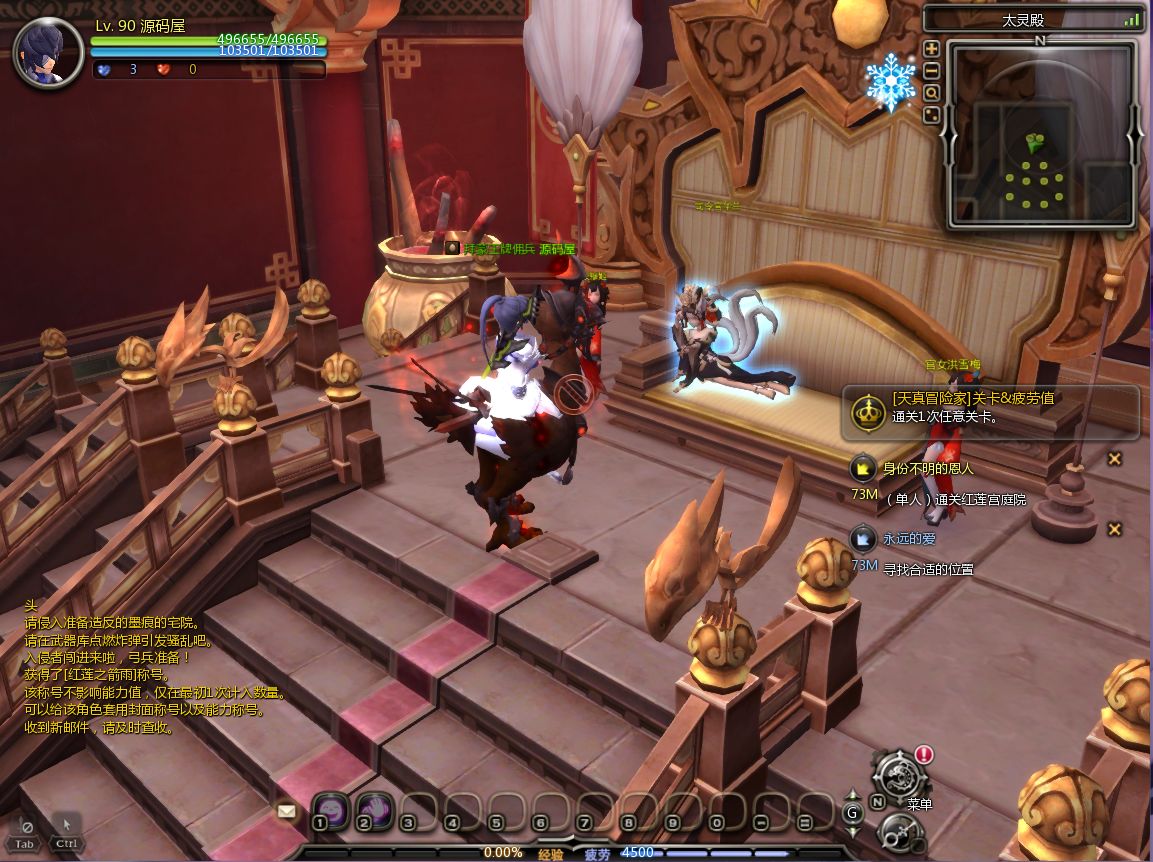Click the two-dot button beside the minimap
The width and height of the screenshot is (1153, 862).
(x=931, y=115)
